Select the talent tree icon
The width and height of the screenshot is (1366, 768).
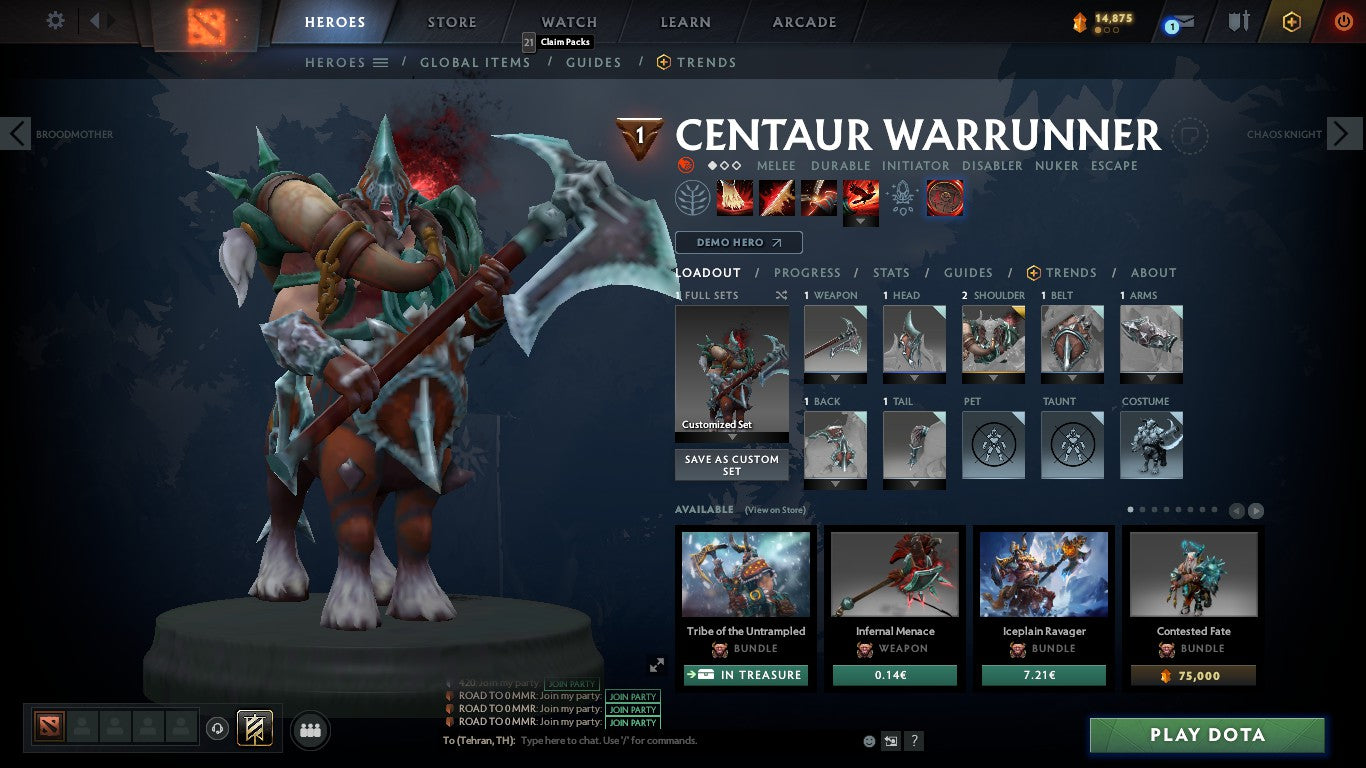[692, 196]
